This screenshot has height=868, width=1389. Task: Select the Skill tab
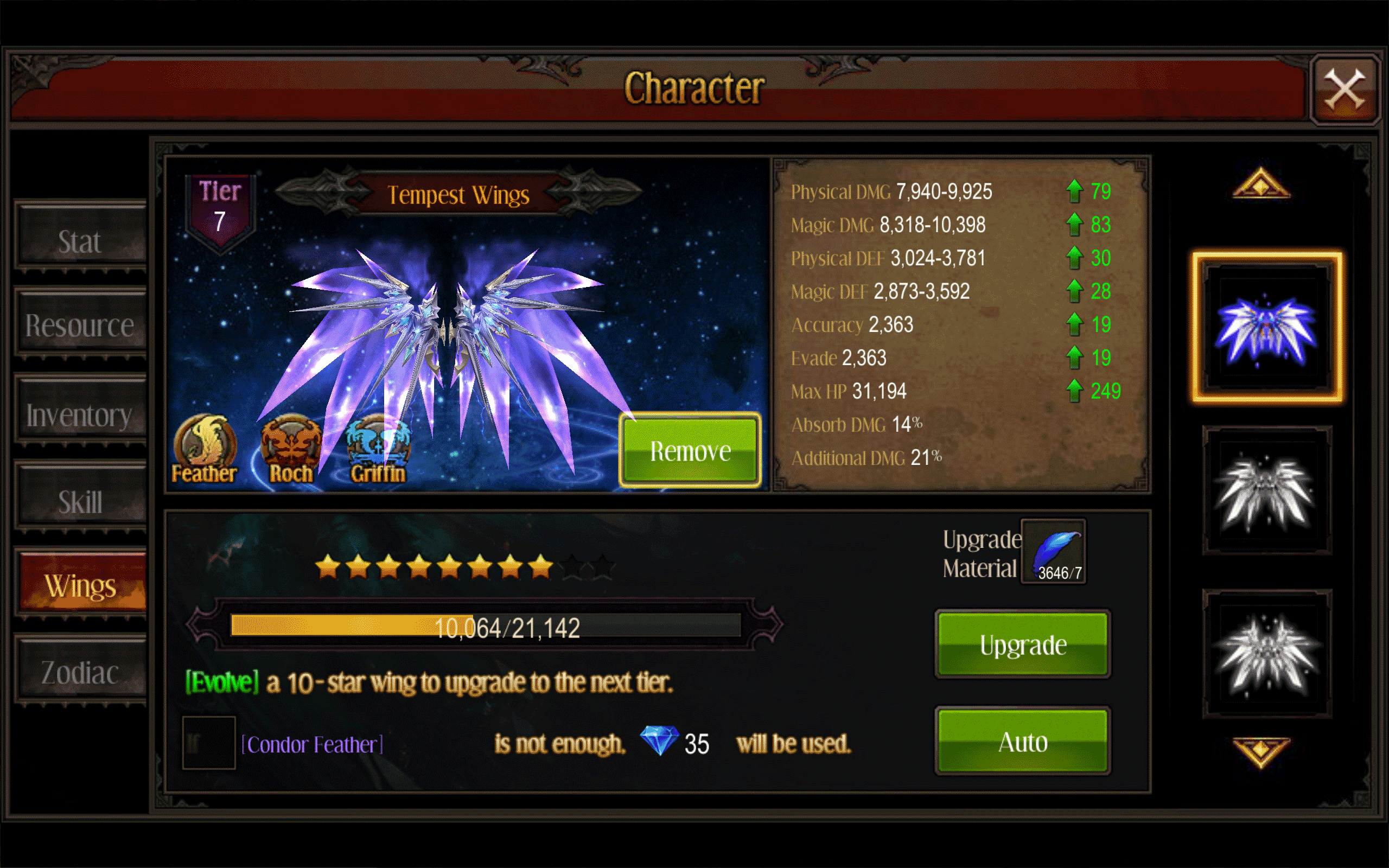tap(80, 501)
